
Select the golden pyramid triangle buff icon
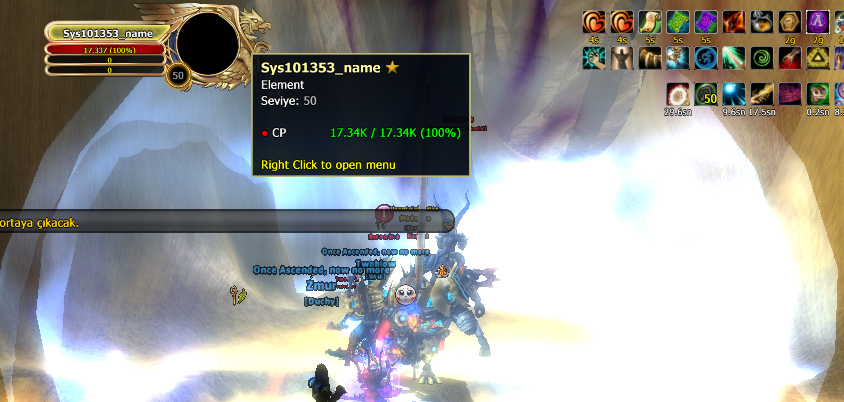(818, 58)
